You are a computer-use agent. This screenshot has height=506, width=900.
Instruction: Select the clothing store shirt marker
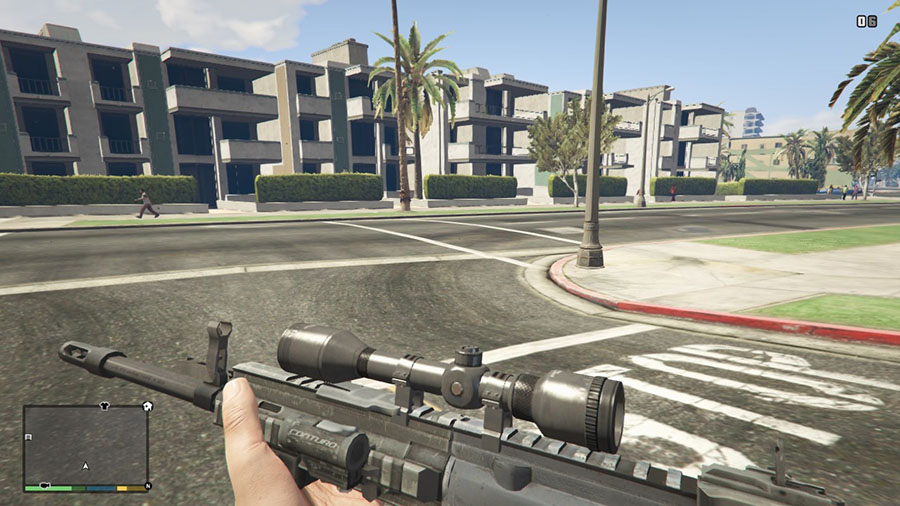coord(104,407)
